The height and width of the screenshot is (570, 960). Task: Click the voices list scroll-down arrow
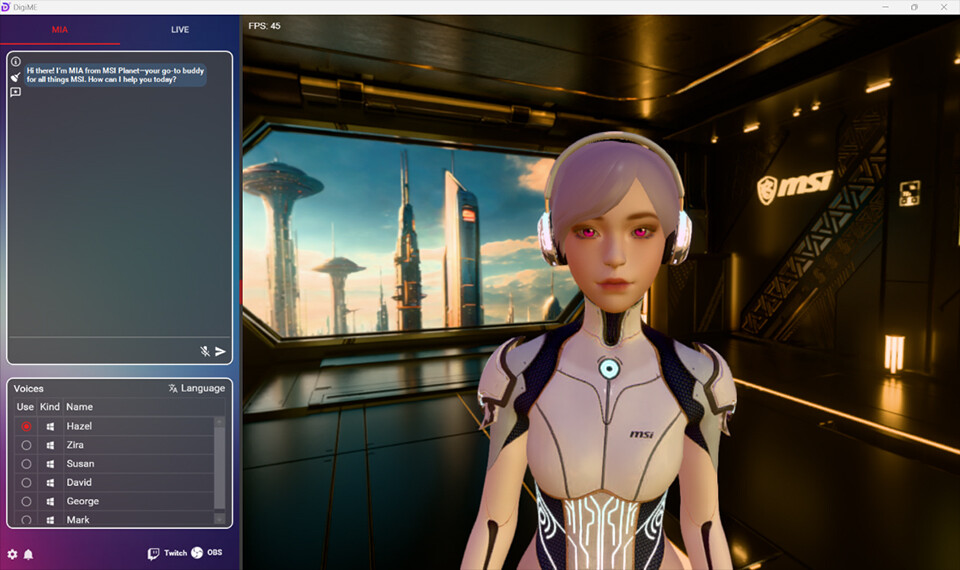coord(220,519)
